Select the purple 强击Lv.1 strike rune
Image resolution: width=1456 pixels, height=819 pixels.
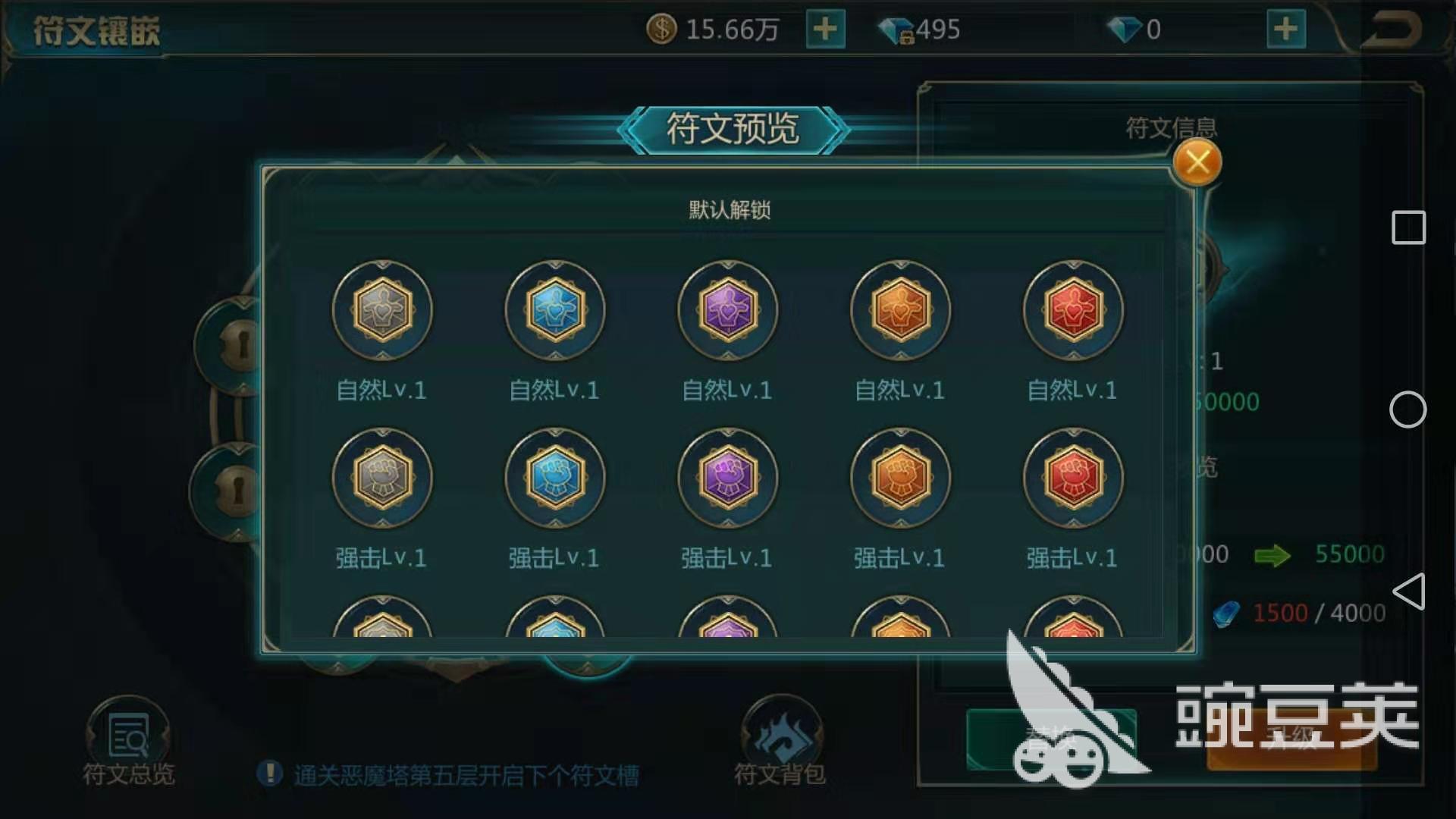click(726, 478)
